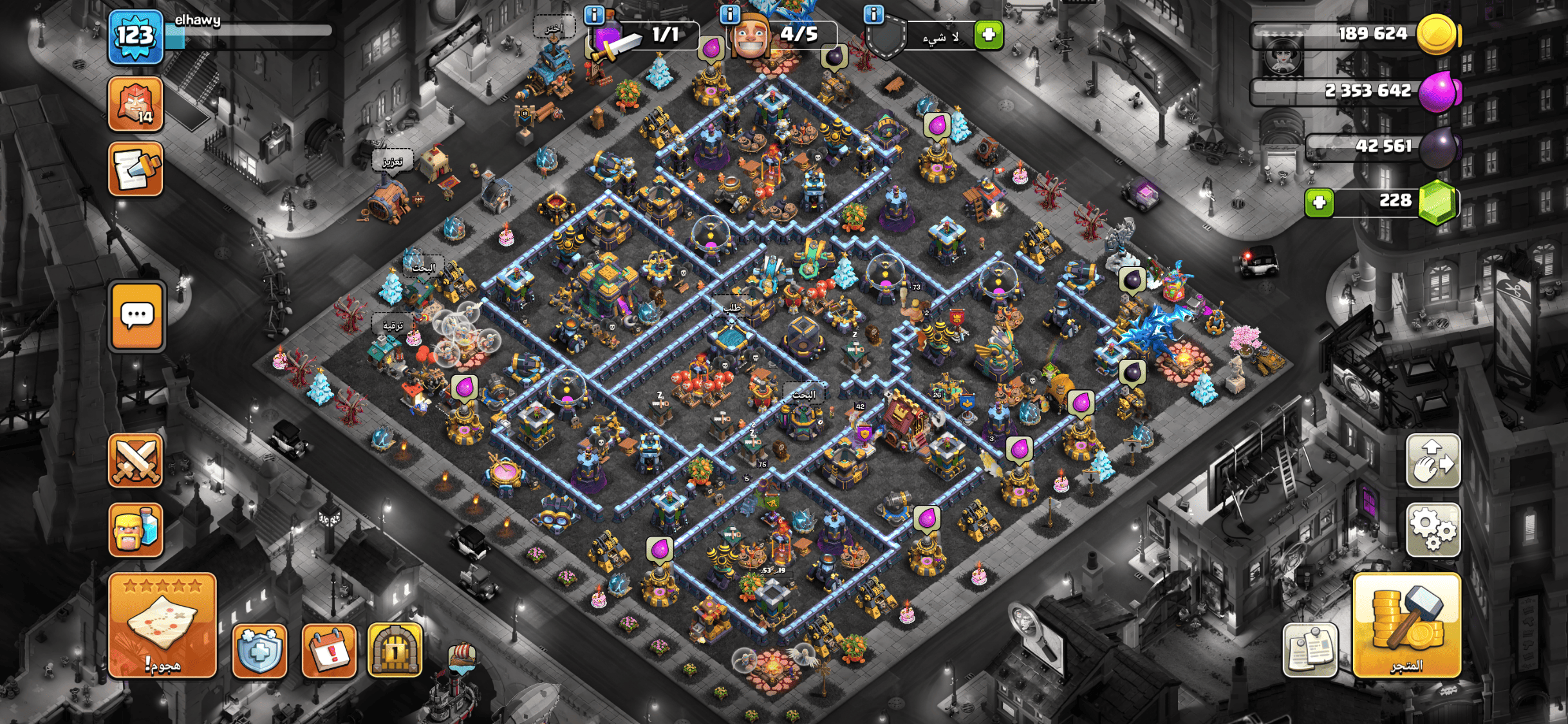The width and height of the screenshot is (1568, 724).
Task: Open the clipboard notes button beside shop
Action: (x=1310, y=651)
